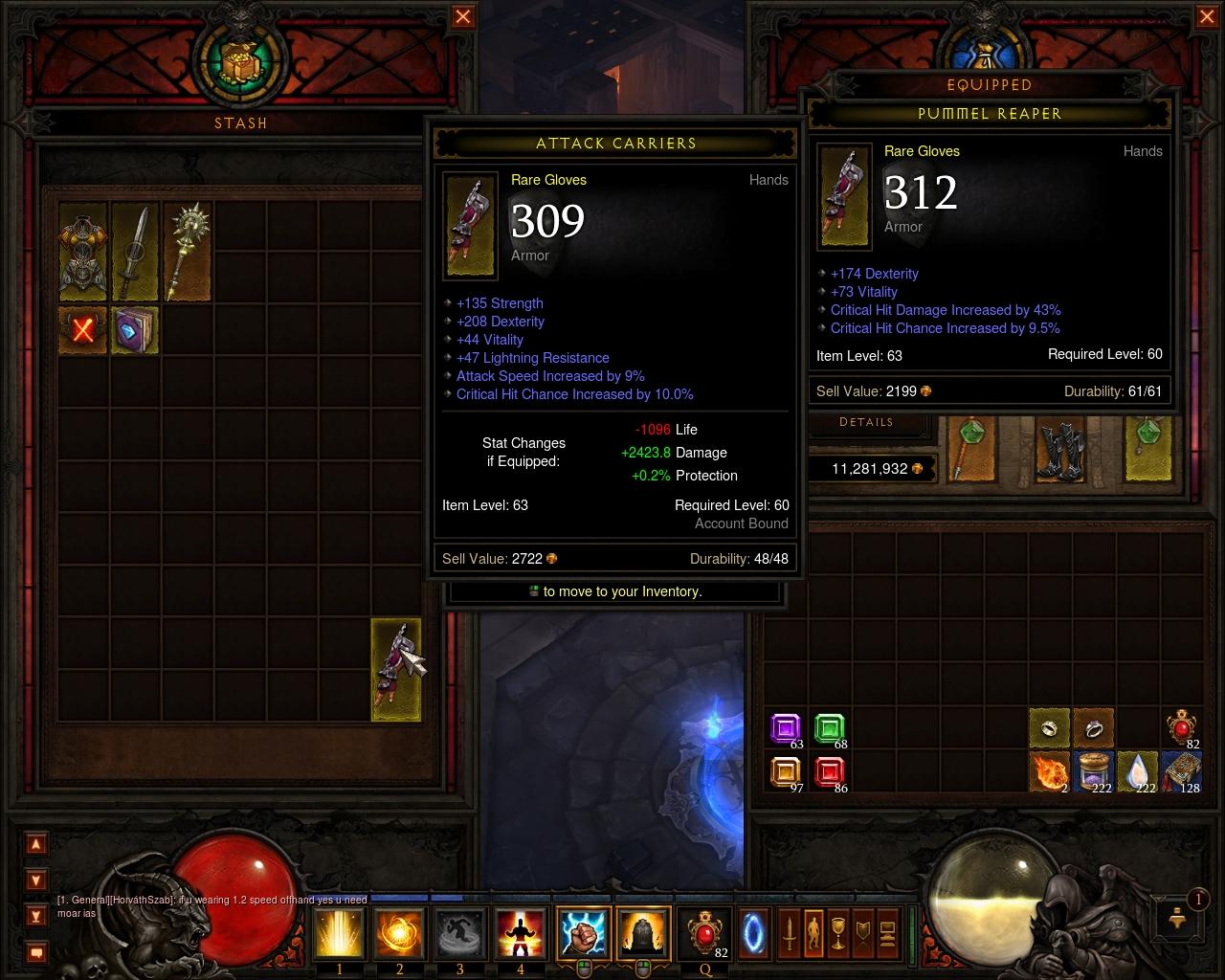Select the purple gem stack of 63
Image resolution: width=1225 pixels, height=980 pixels.
point(786,729)
